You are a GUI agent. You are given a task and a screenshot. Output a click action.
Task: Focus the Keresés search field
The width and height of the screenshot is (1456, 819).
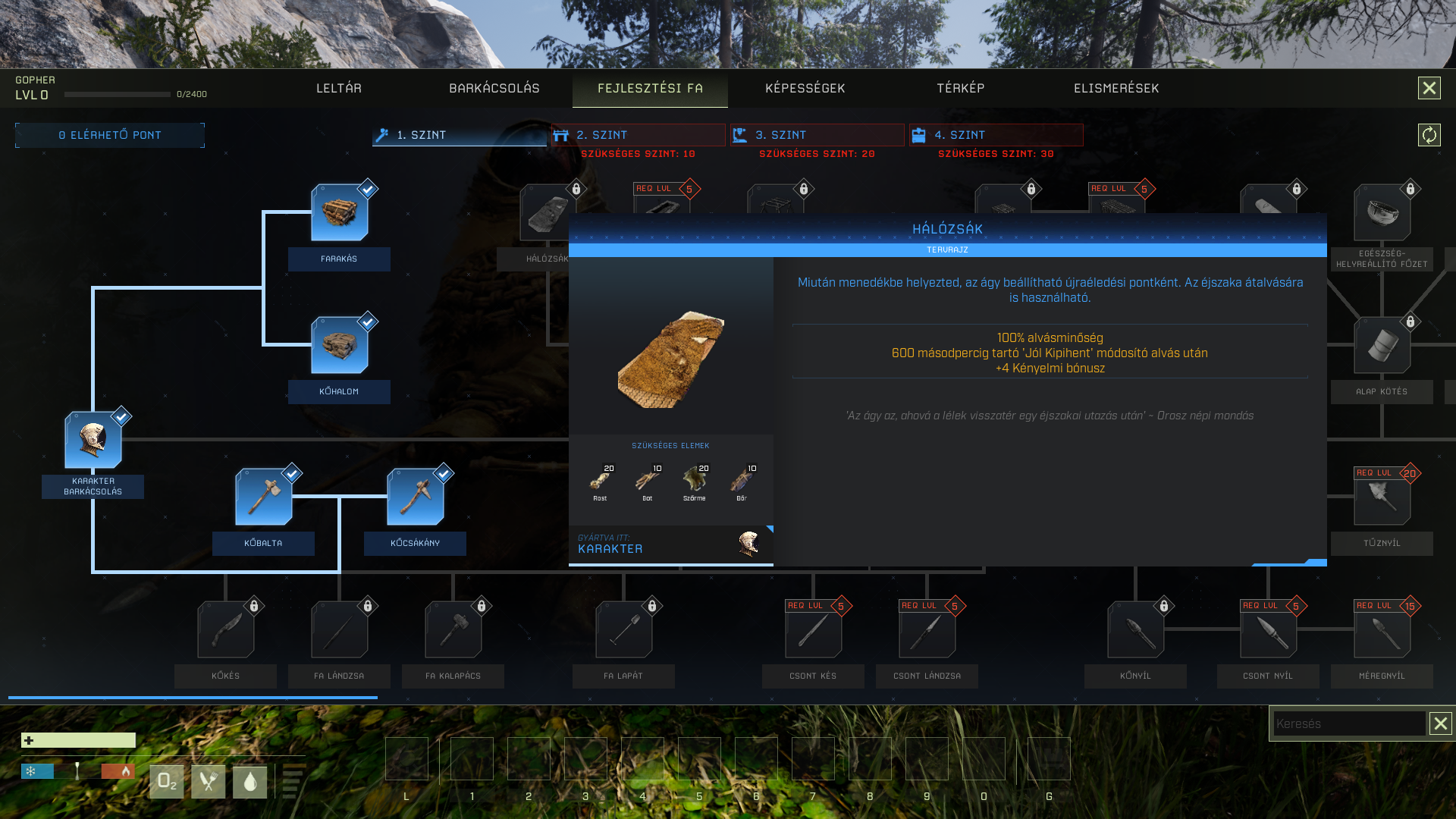tap(1348, 723)
